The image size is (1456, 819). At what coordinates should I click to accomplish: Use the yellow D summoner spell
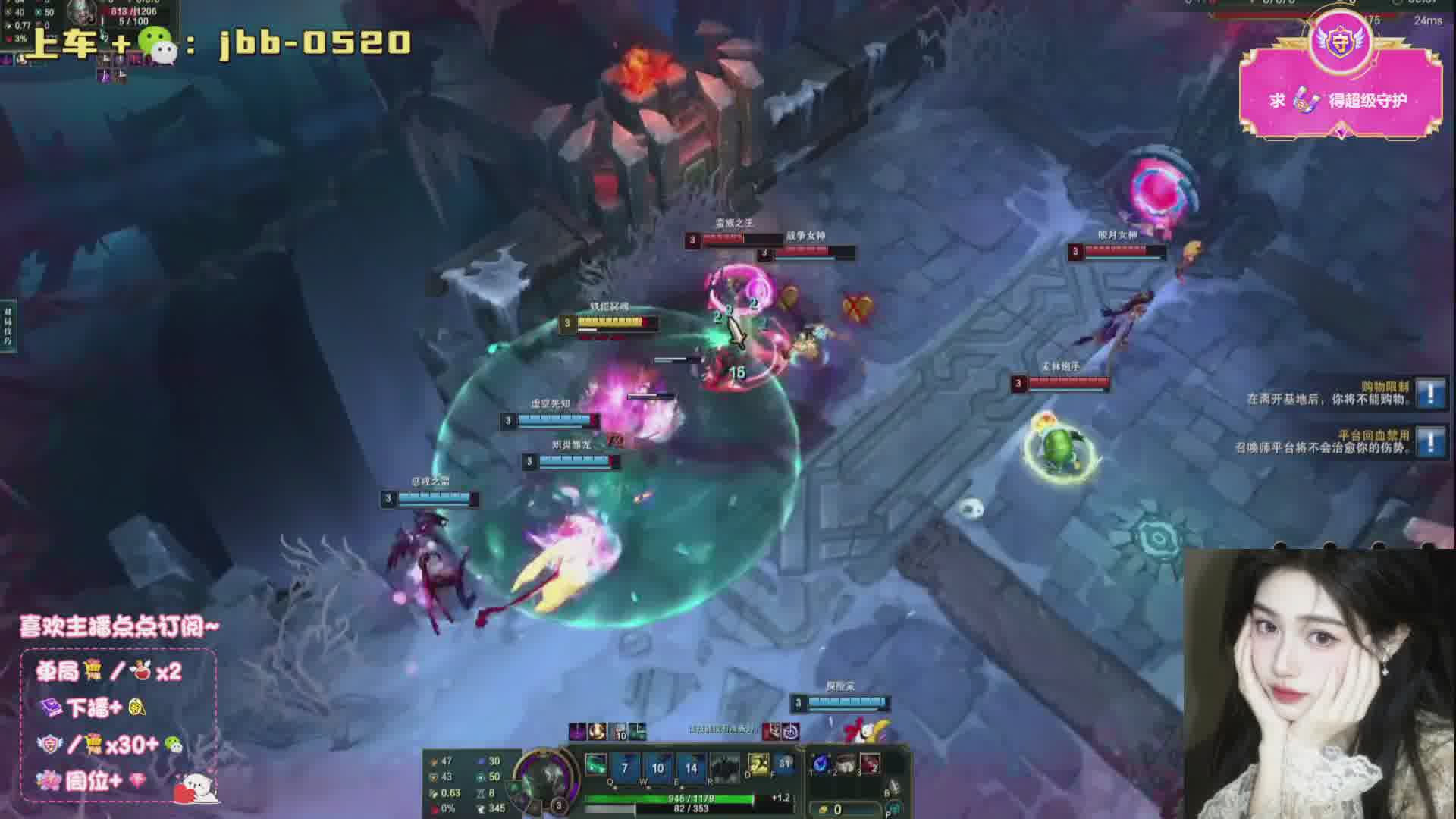[x=758, y=764]
